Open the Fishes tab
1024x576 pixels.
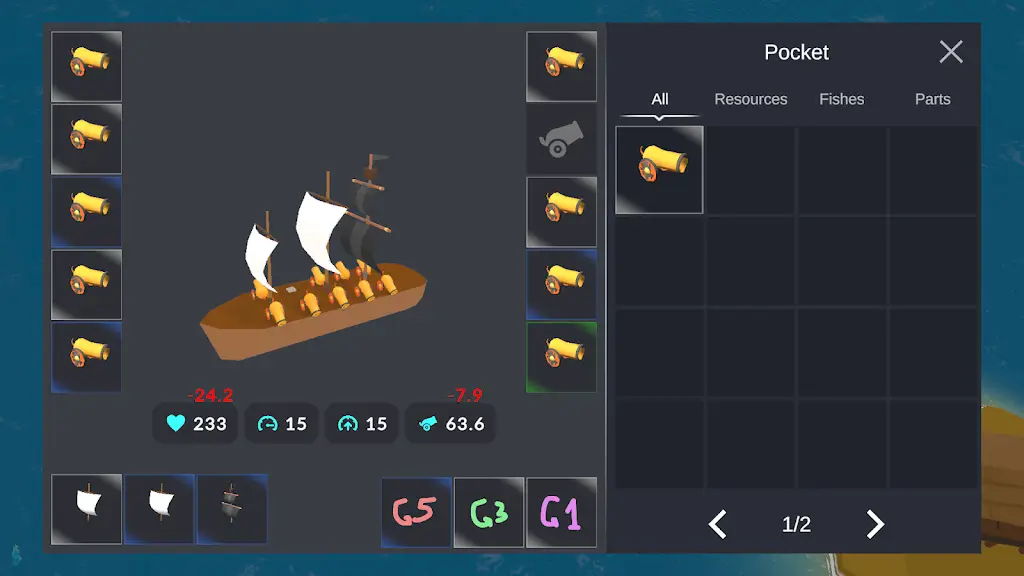841,99
